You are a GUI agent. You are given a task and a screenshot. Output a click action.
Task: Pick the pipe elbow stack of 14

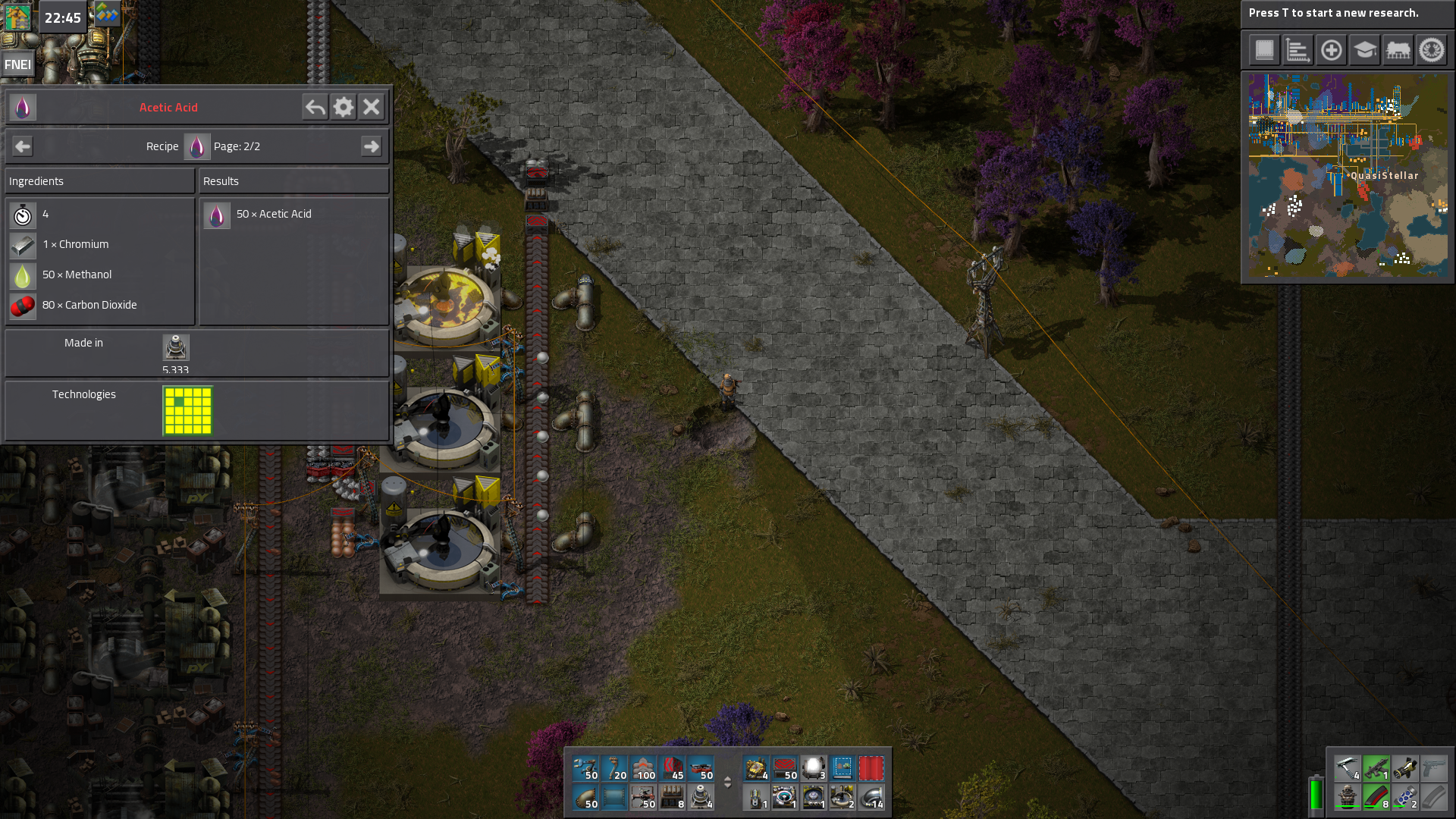pos(871,797)
